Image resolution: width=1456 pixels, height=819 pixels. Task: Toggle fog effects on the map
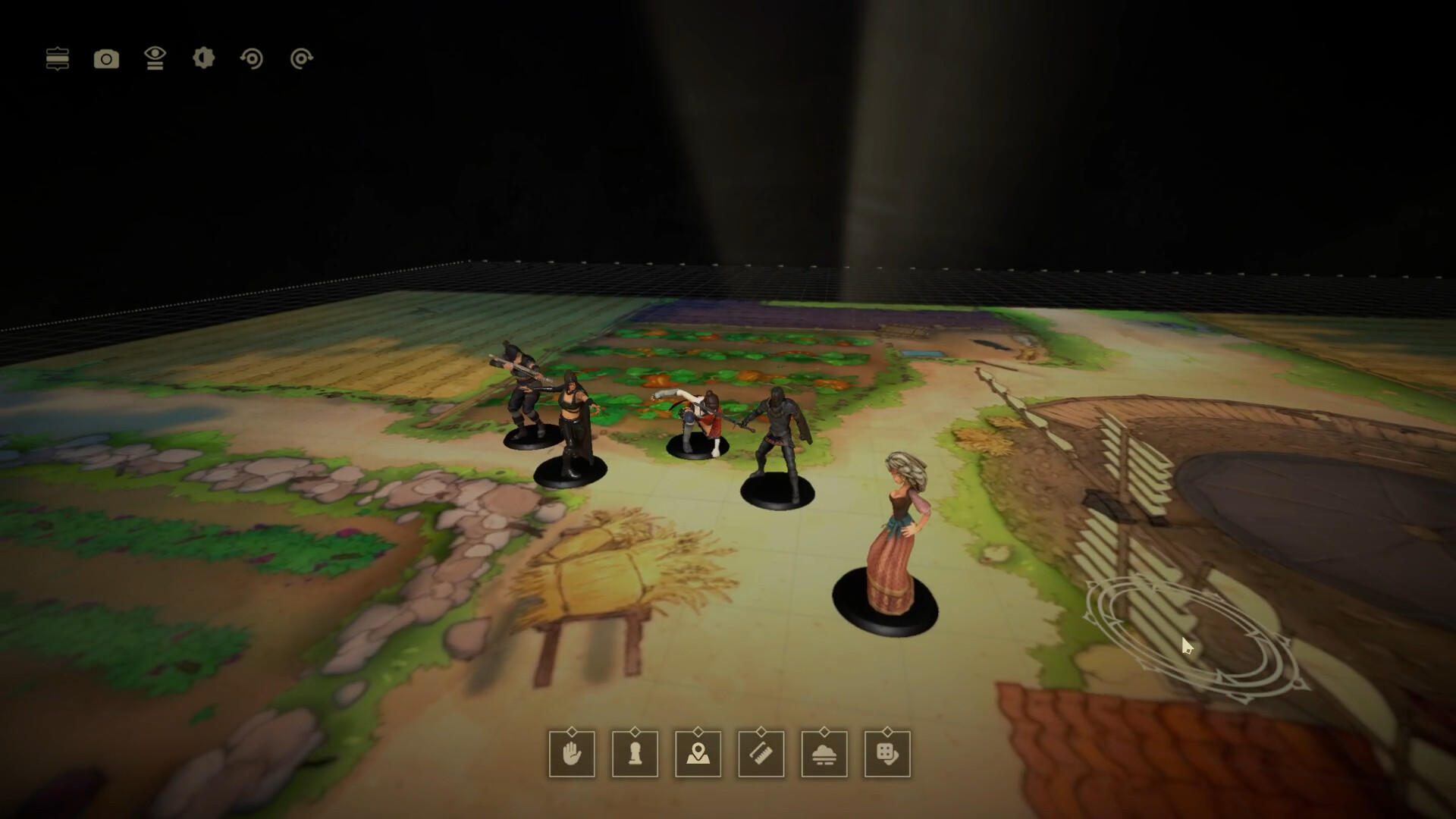pos(824,756)
